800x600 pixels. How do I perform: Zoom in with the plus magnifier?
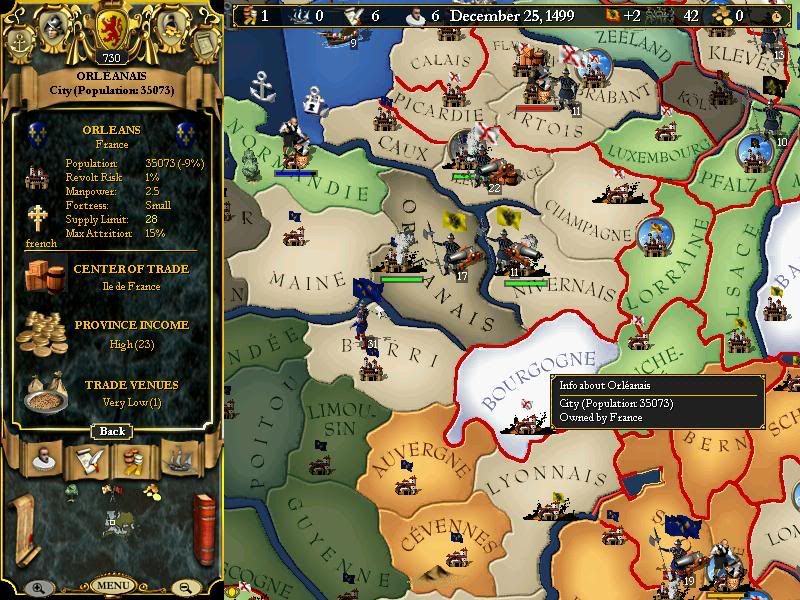[36, 587]
